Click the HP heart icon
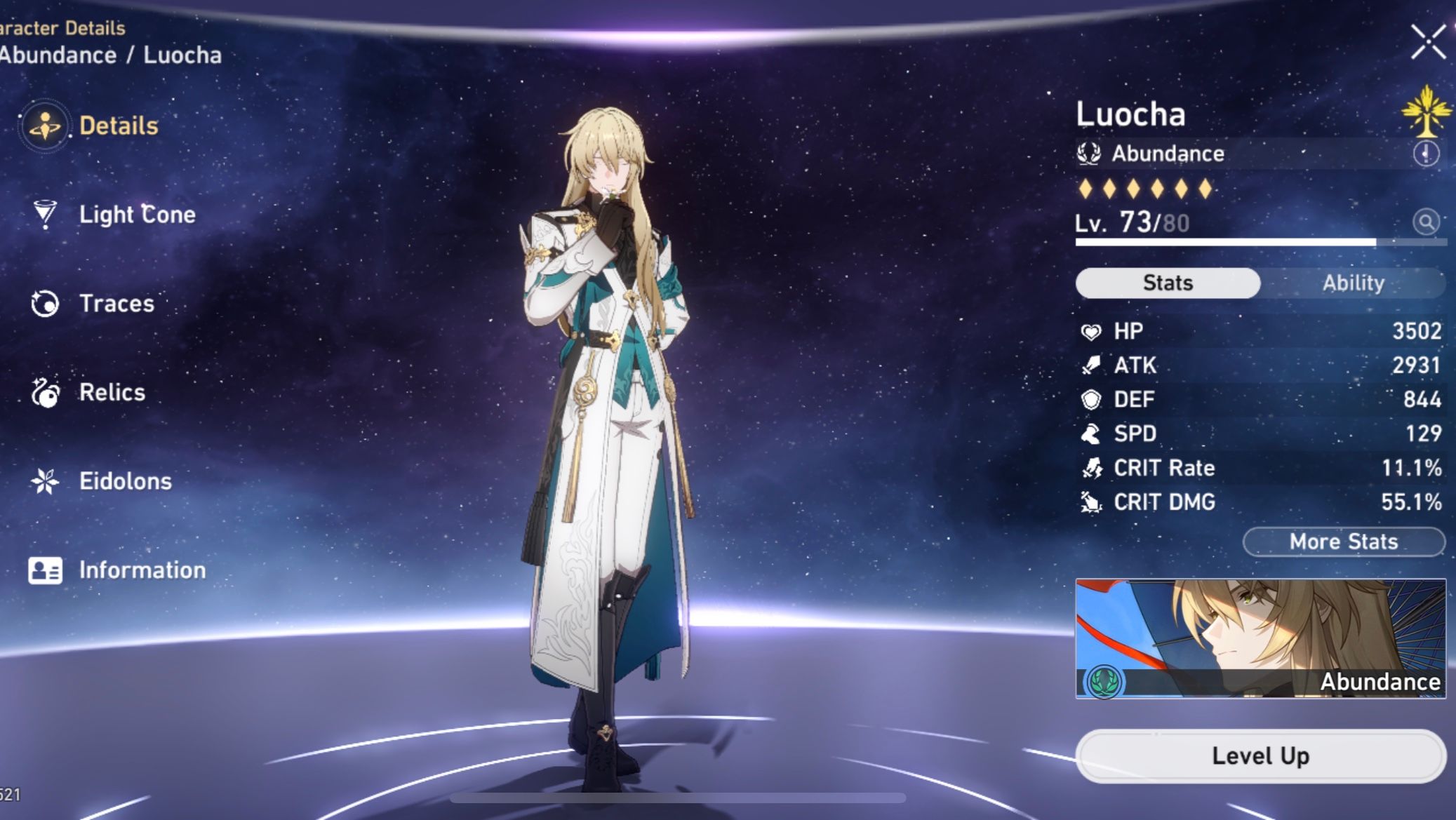1456x820 pixels. pyautogui.click(x=1093, y=330)
